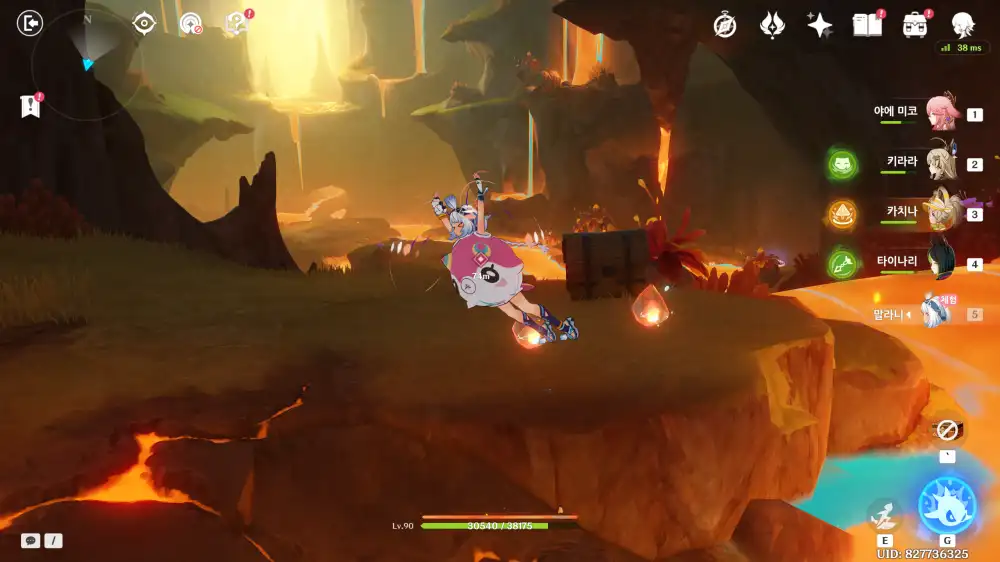Viewport: 1000px width, 562px height.
Task: Open the eye-shaped navigation icon
Action: pos(144,23)
